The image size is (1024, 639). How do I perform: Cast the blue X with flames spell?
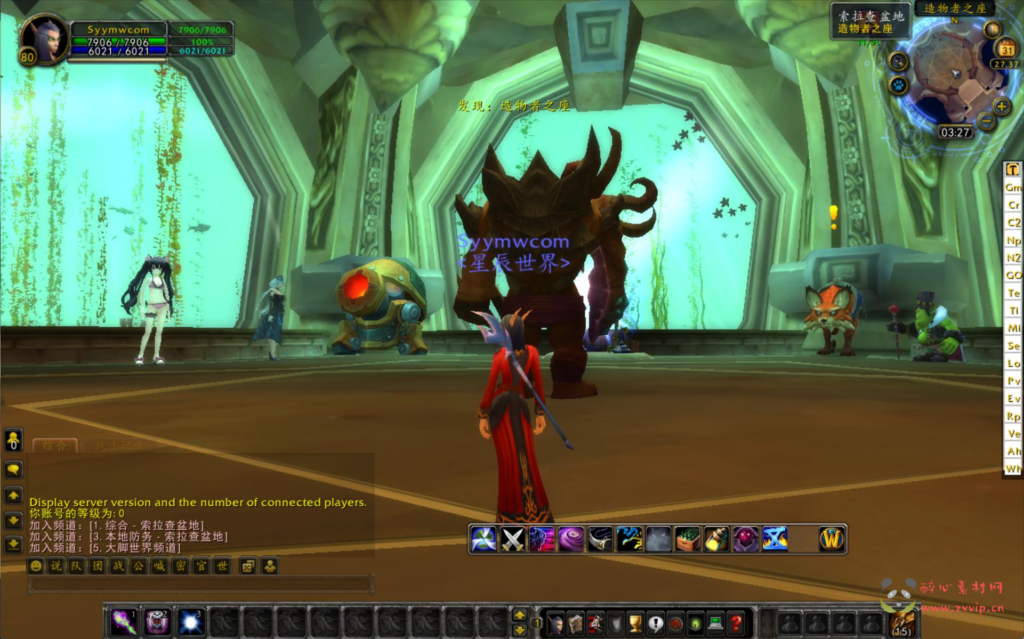click(x=775, y=540)
